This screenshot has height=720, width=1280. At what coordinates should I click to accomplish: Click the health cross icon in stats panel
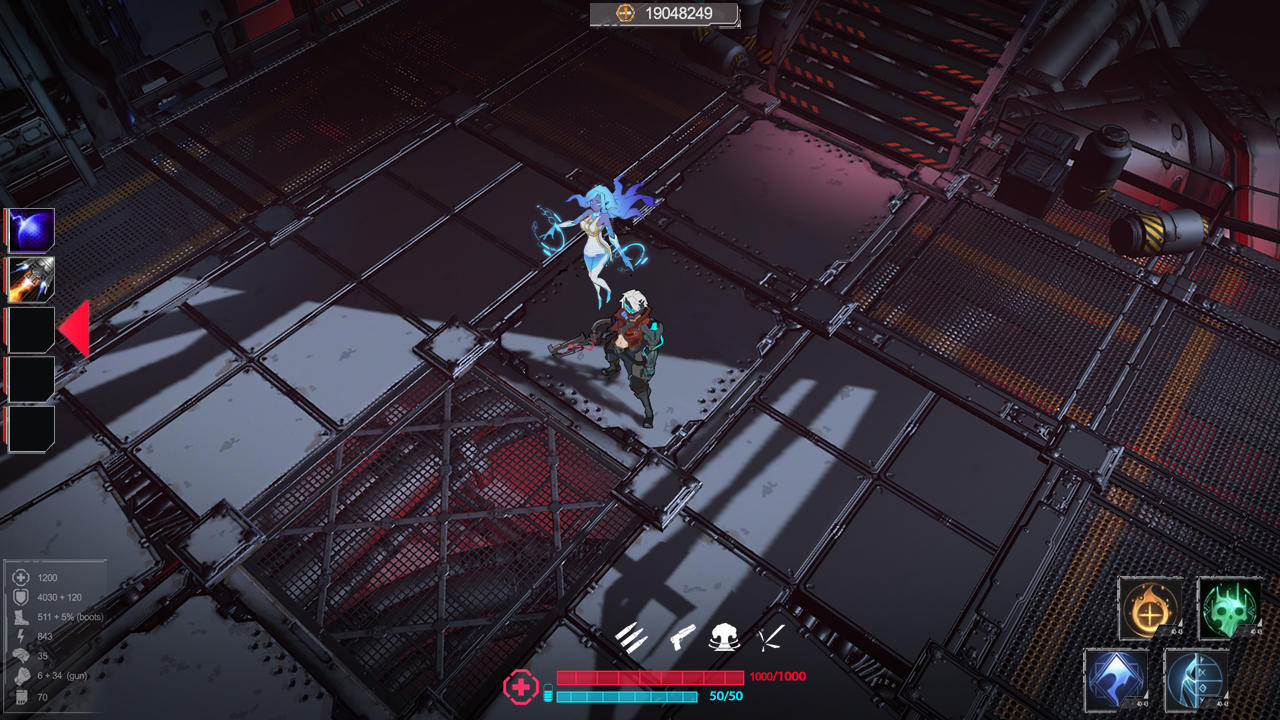pyautogui.click(x=21, y=577)
